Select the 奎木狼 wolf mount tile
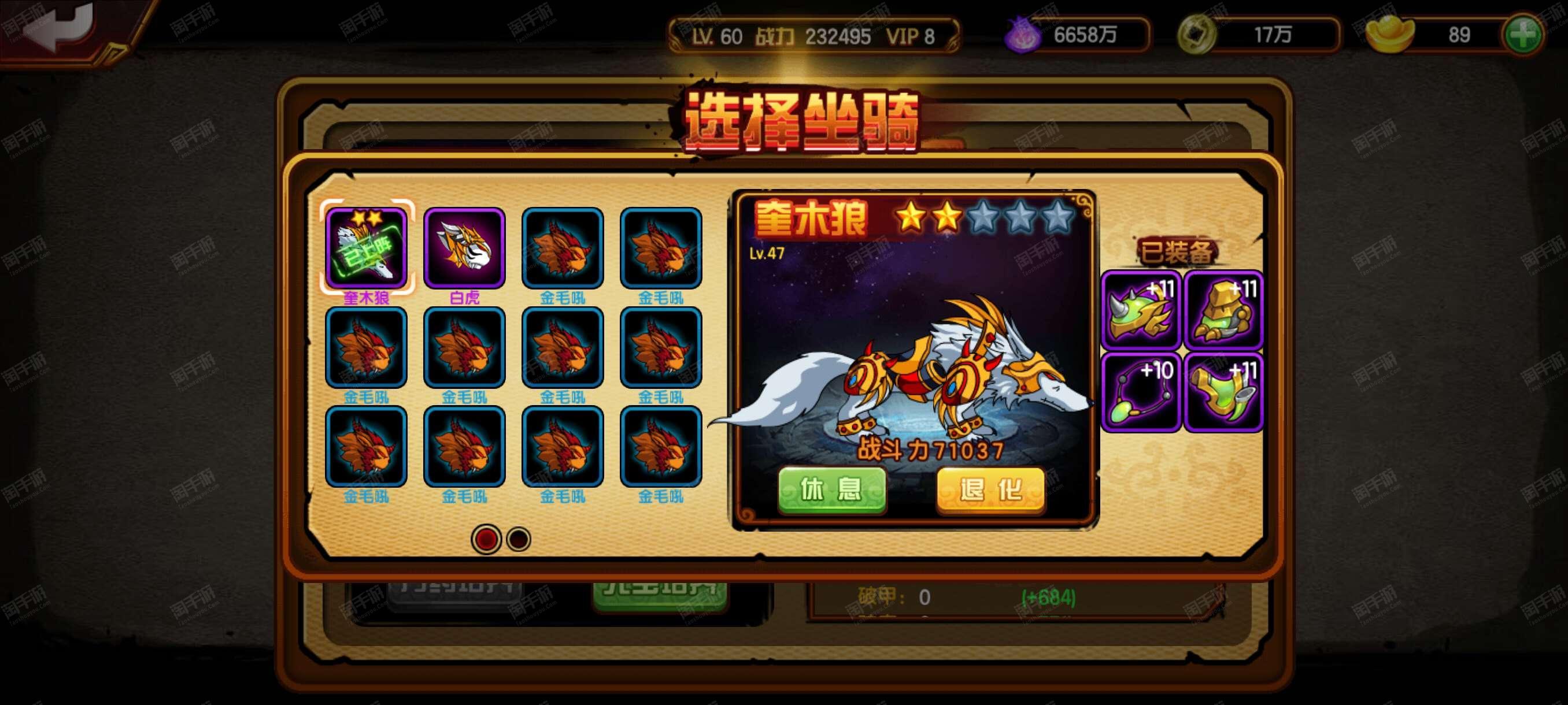The image size is (1568, 705). click(367, 248)
